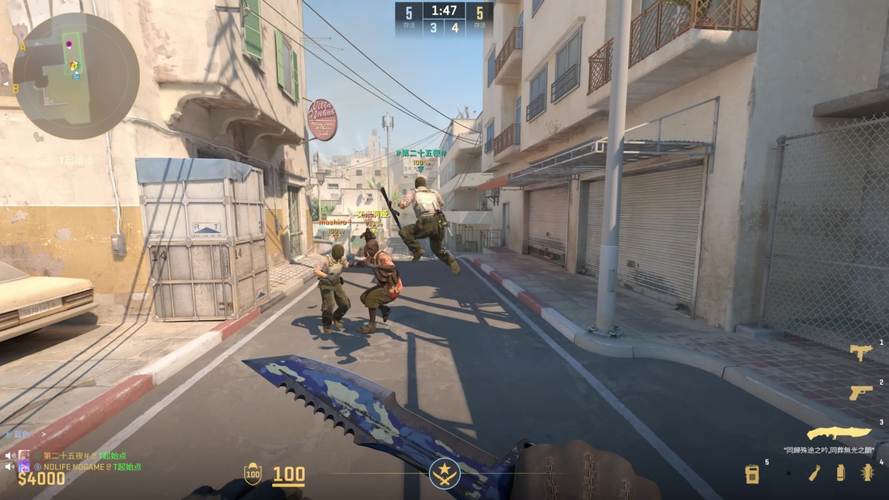The height and width of the screenshot is (500, 889).
Task: Click NOLIFE NOGAME's player avatar
Action: [x=25, y=466]
